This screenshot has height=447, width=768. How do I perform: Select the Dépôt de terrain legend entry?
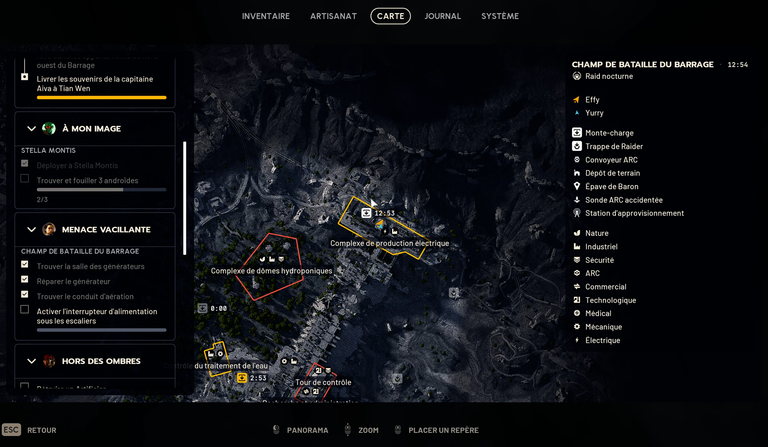tap(612, 173)
